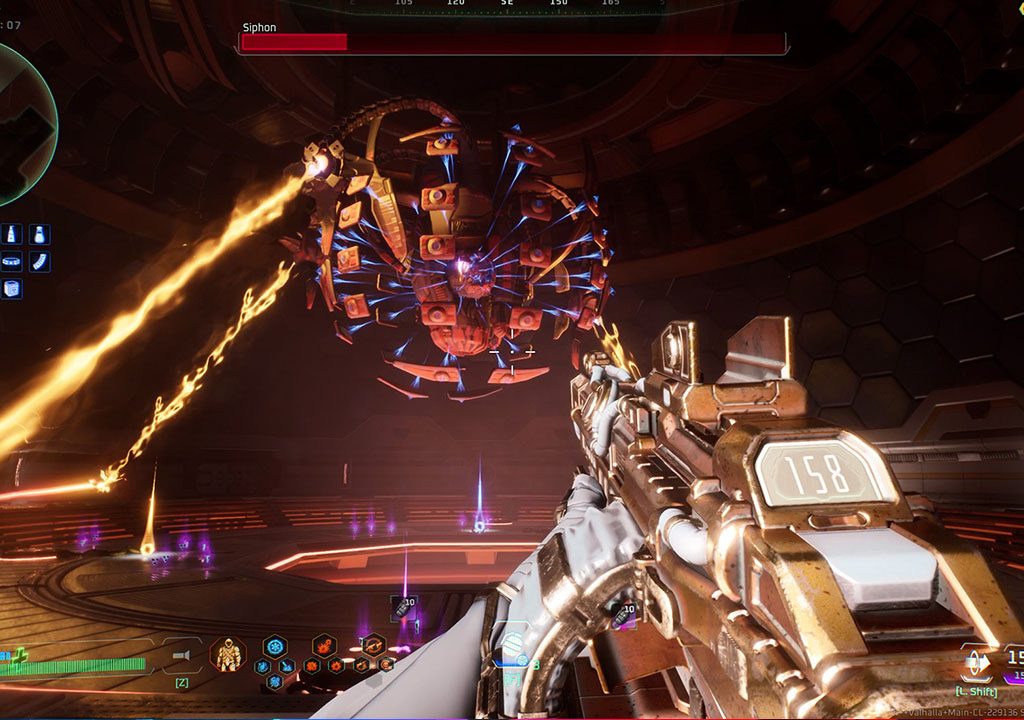Select the round flask item slot
Viewport: 1024px width, 720px height.
point(40,235)
